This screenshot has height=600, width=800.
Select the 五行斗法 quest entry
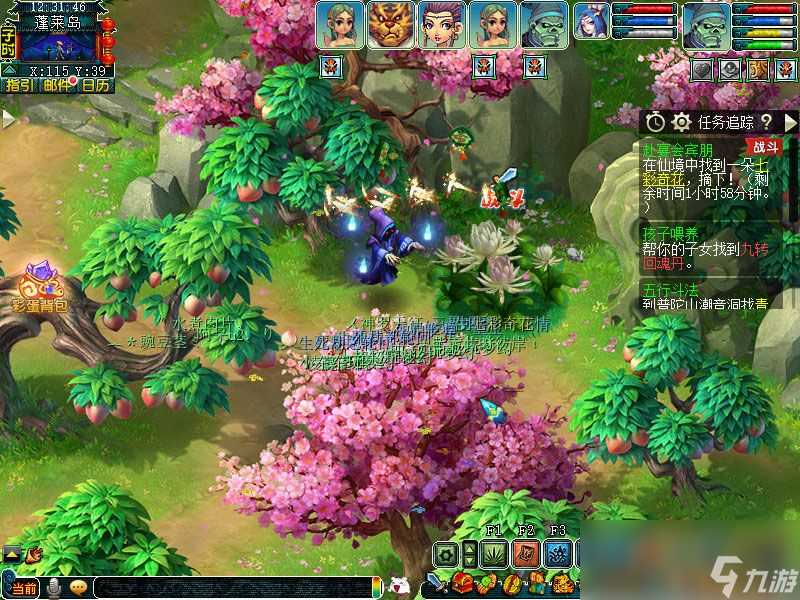pyautogui.click(x=666, y=289)
